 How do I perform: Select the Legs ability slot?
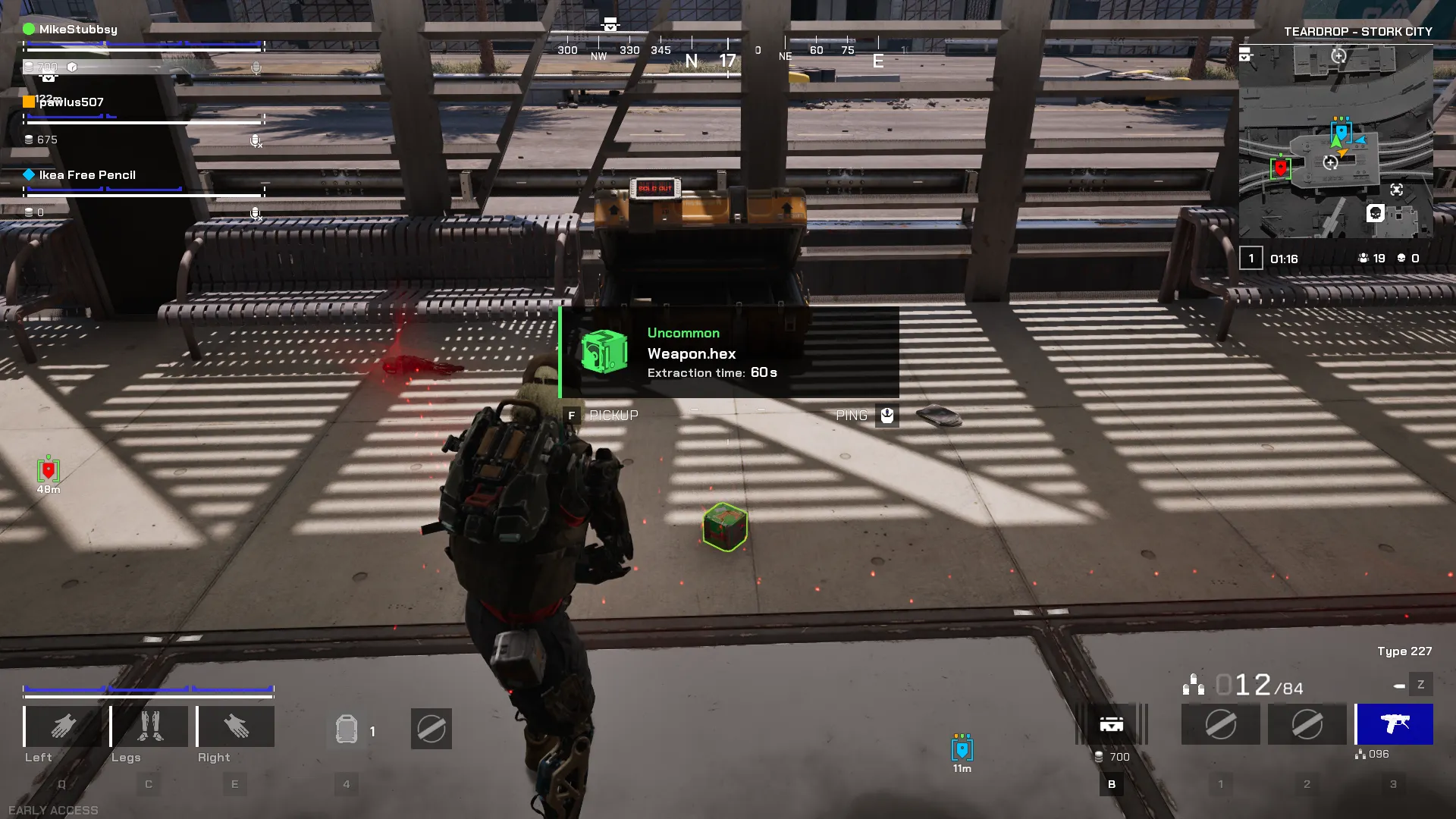pos(149,726)
